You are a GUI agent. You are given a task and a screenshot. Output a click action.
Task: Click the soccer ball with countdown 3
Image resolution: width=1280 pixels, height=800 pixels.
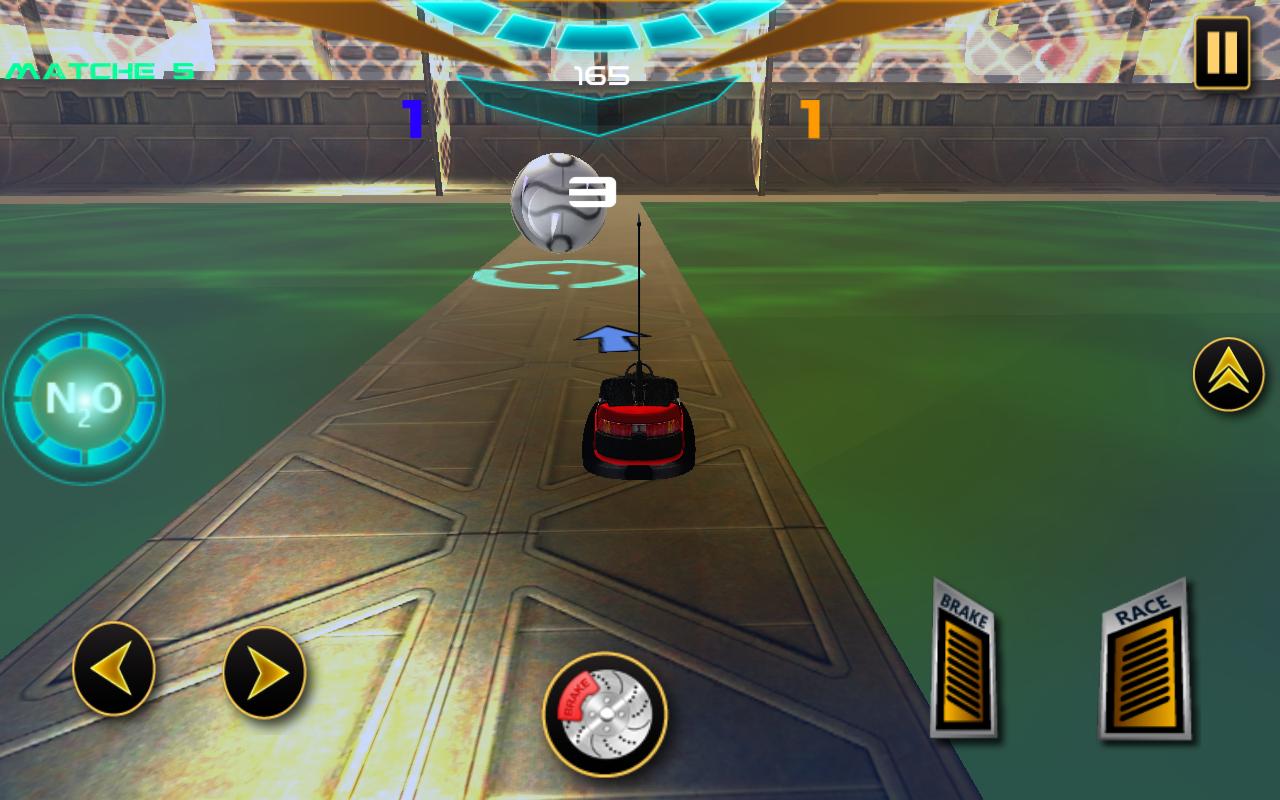pyautogui.click(x=558, y=204)
